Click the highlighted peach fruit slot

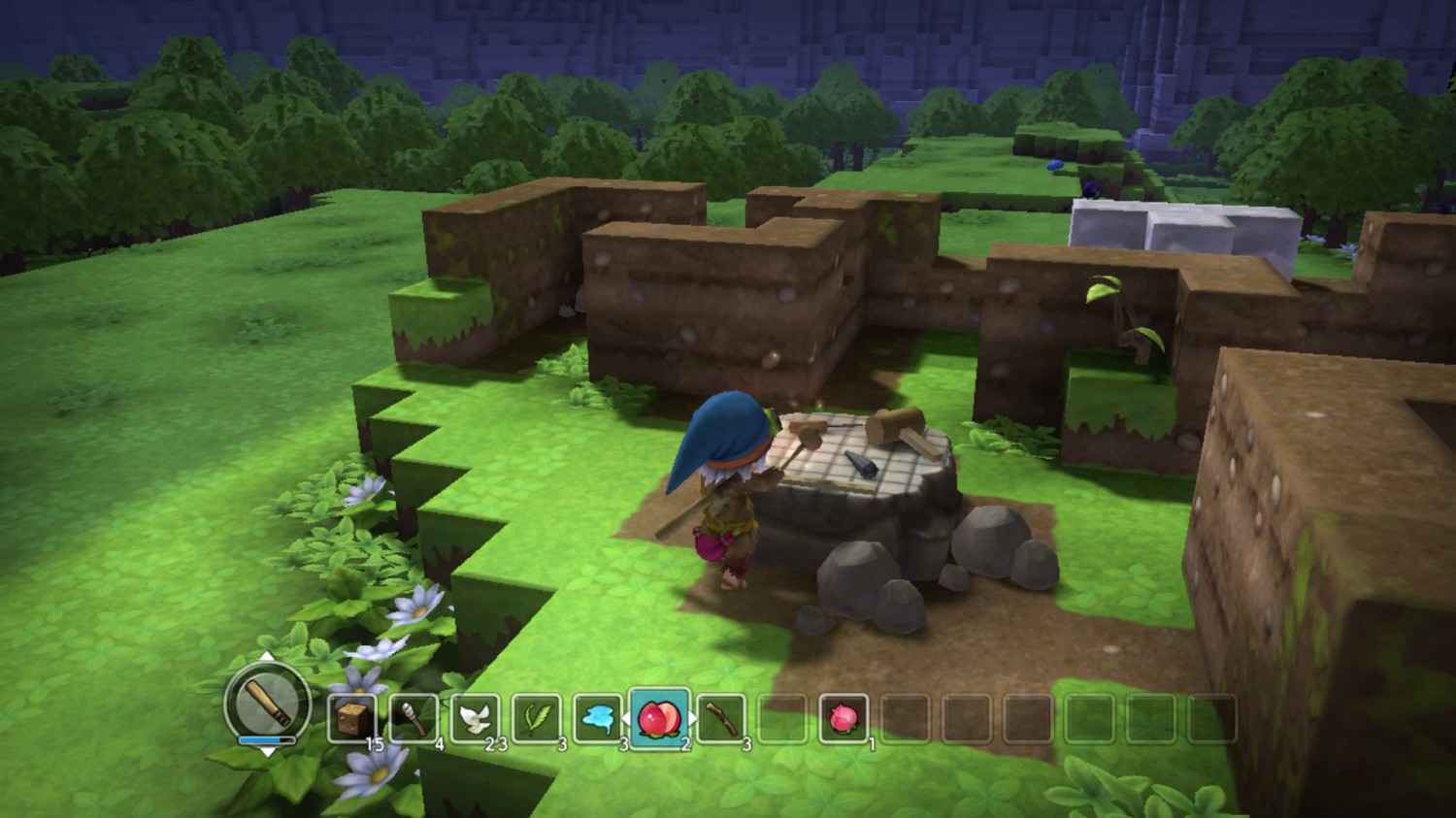(660, 718)
